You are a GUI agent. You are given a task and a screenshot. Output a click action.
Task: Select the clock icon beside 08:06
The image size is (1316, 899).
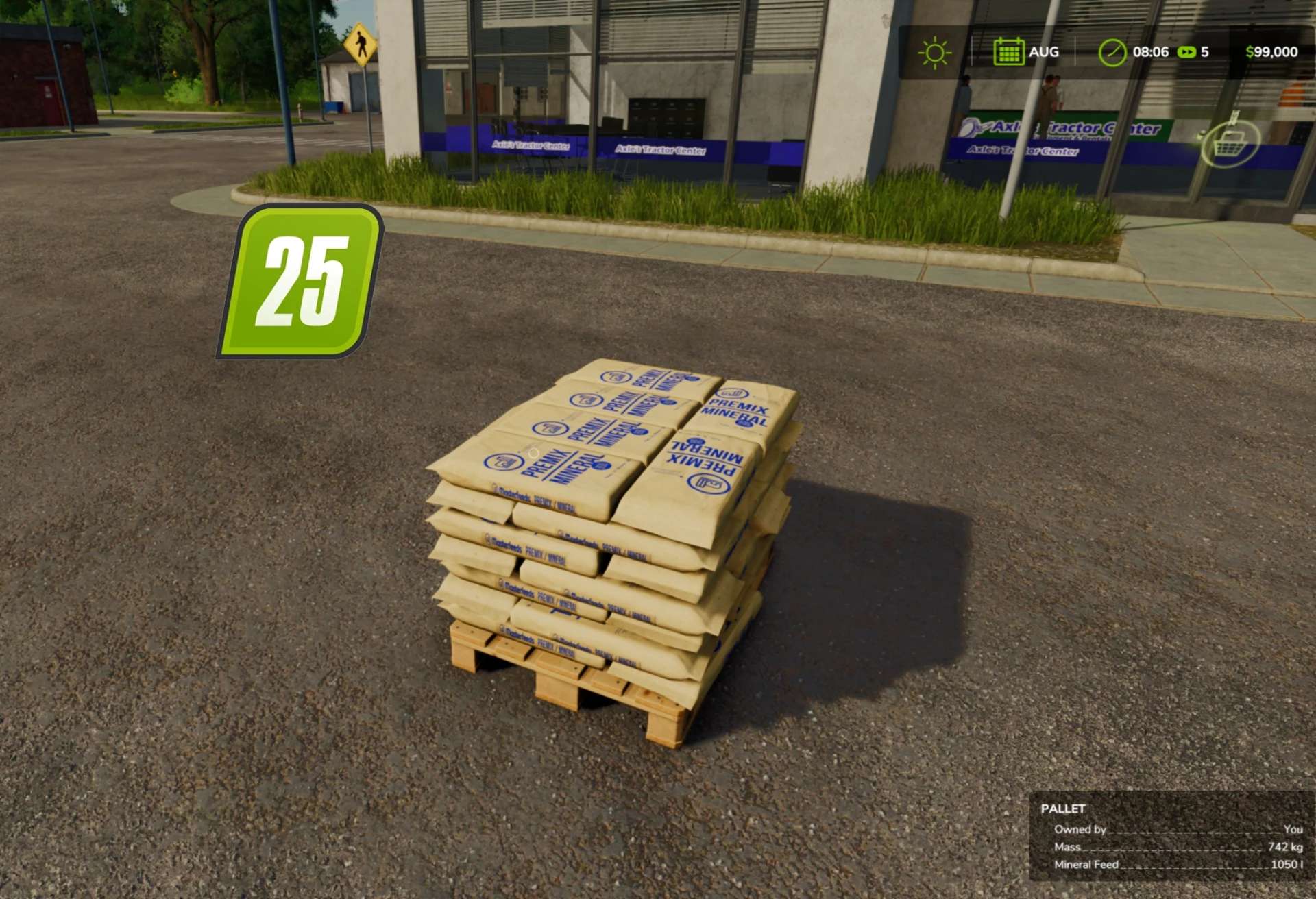(1112, 53)
